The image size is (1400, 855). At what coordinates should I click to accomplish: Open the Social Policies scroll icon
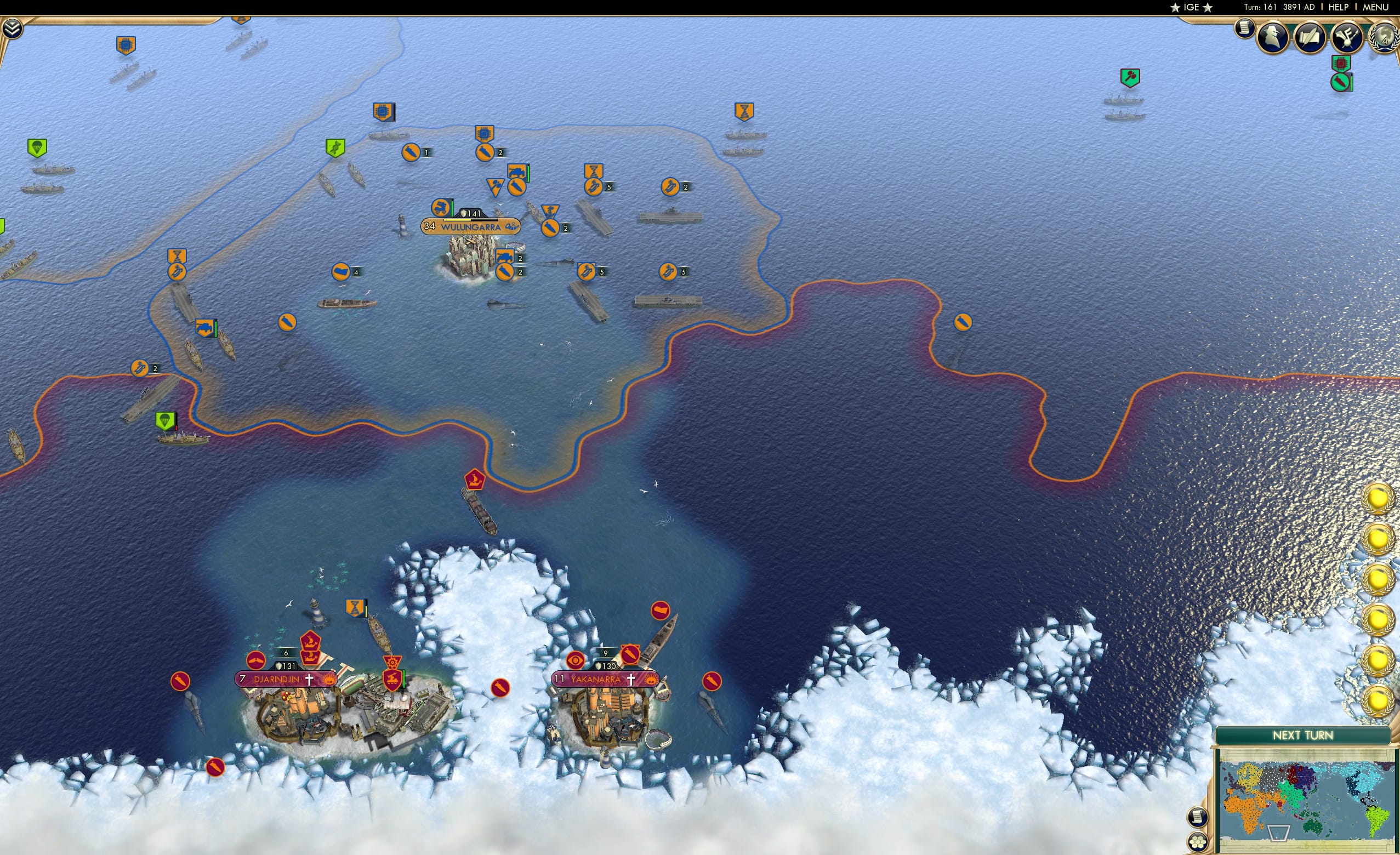(x=1310, y=37)
